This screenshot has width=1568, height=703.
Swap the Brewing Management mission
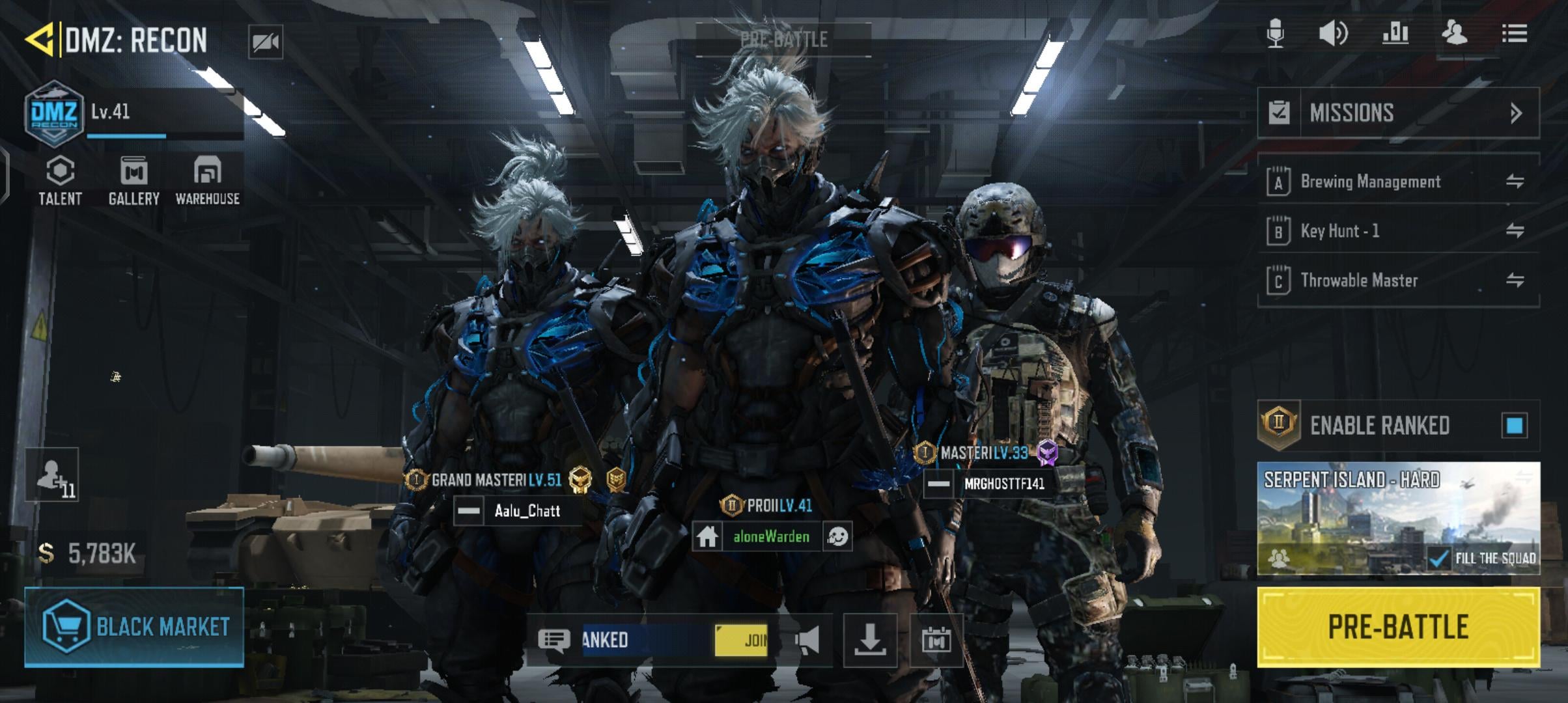coord(1515,182)
